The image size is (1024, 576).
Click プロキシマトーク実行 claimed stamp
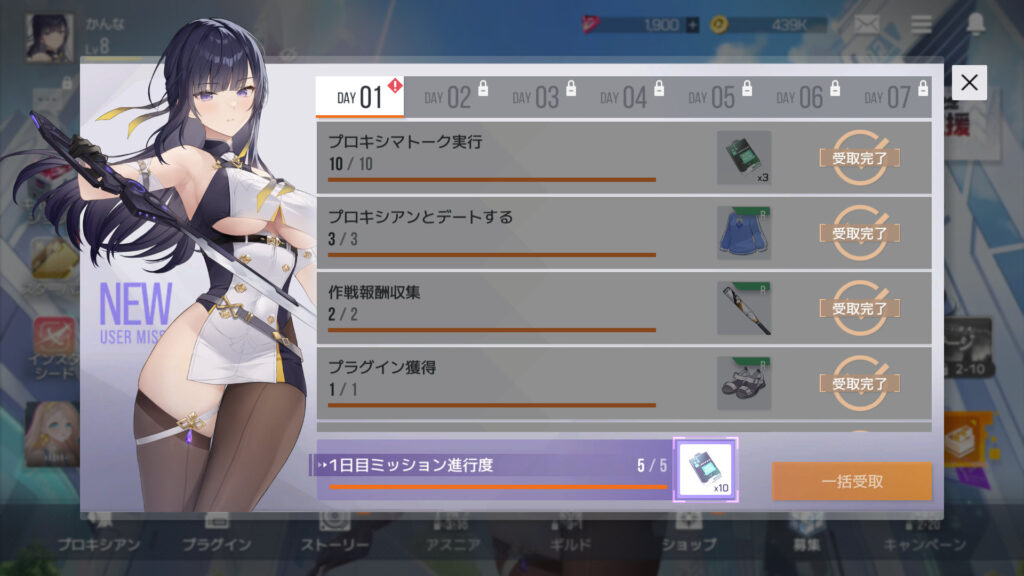click(860, 158)
